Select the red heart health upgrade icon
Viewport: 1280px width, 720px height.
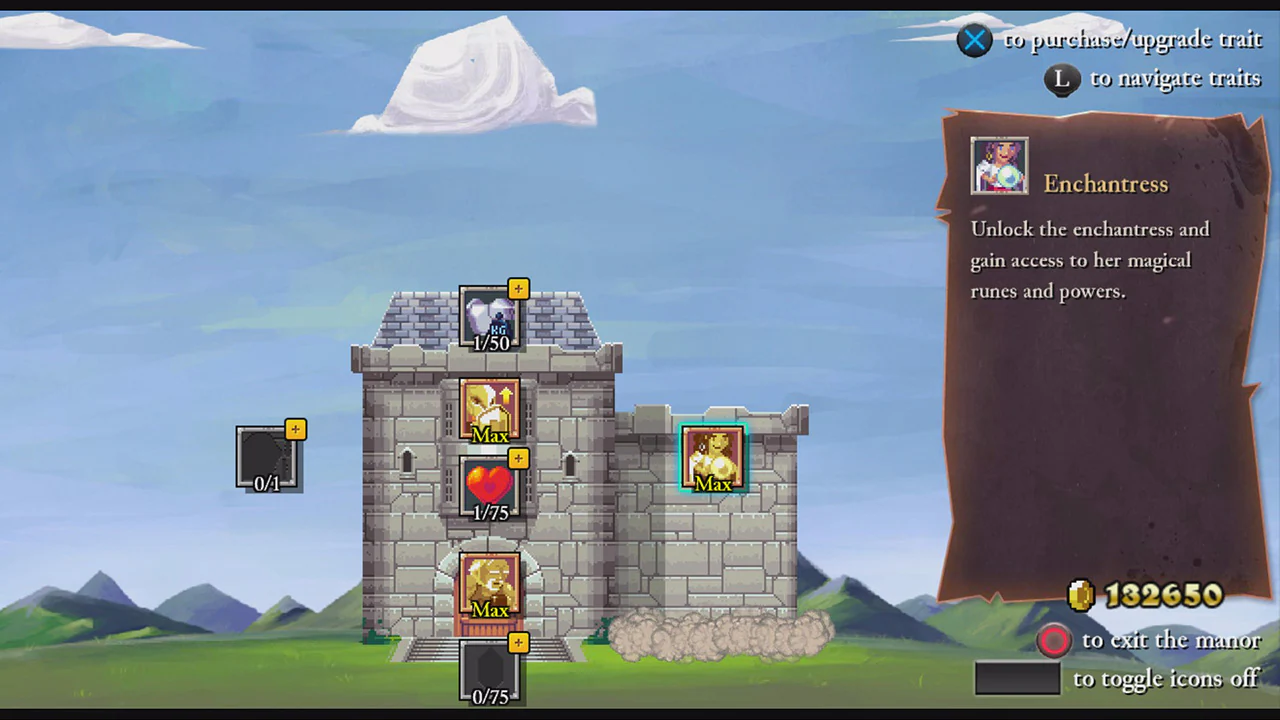pyautogui.click(x=490, y=485)
